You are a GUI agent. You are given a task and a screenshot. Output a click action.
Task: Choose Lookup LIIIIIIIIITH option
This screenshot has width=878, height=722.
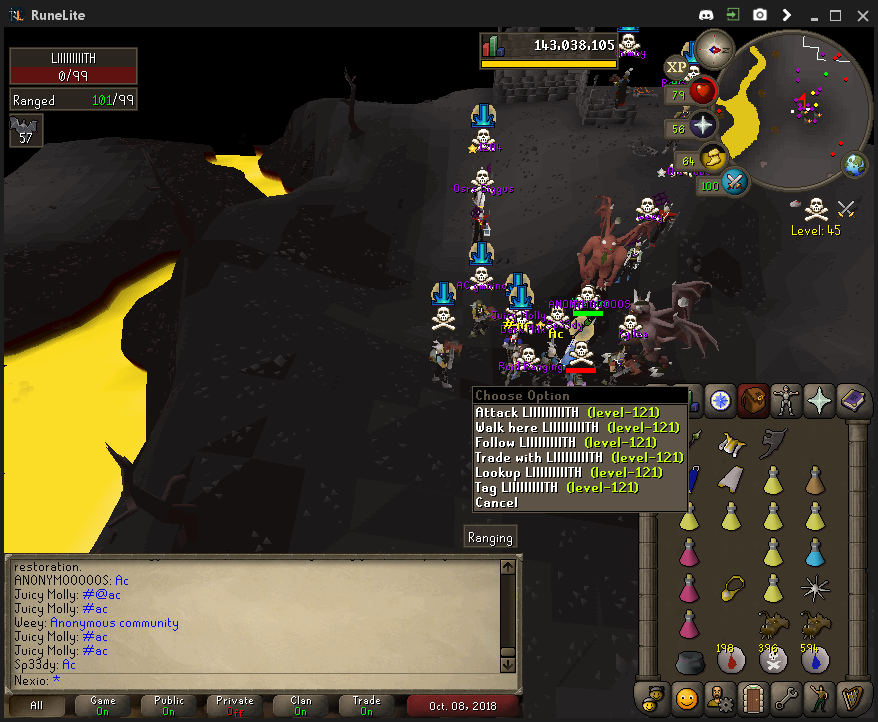point(528,472)
